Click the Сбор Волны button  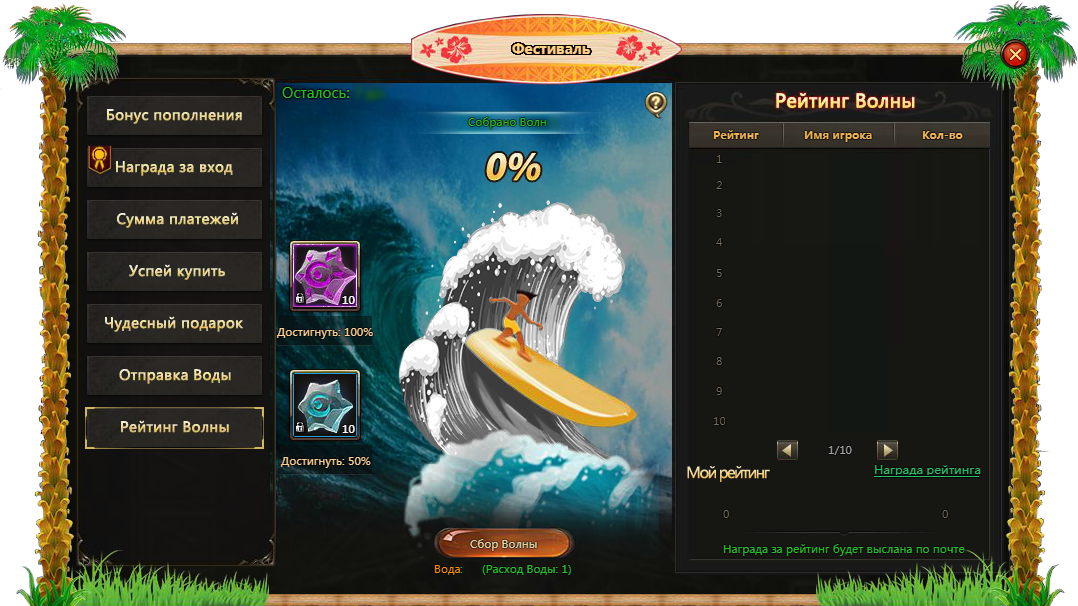504,544
